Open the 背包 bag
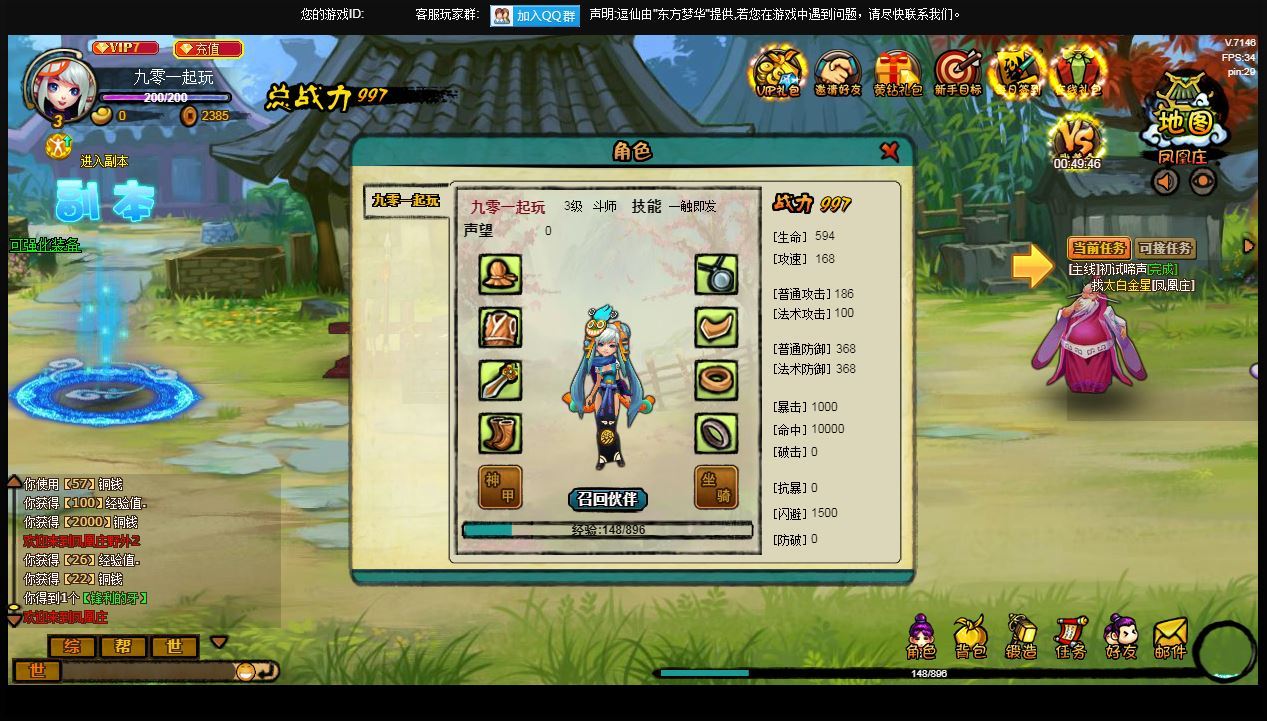Viewport: 1267px width, 721px height. (970, 638)
